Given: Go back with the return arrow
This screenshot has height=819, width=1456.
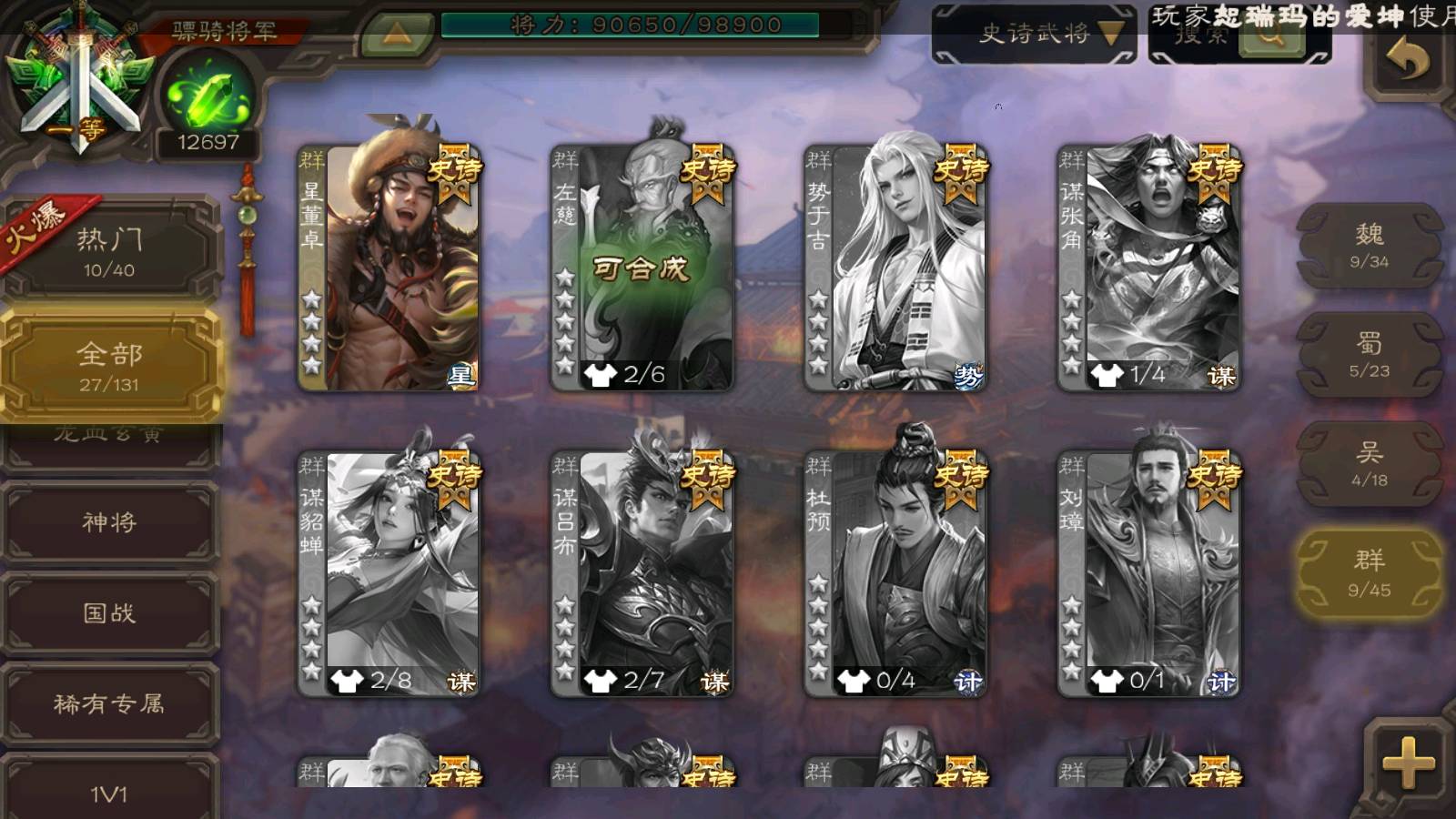Looking at the screenshot, I should tap(1406, 60).
